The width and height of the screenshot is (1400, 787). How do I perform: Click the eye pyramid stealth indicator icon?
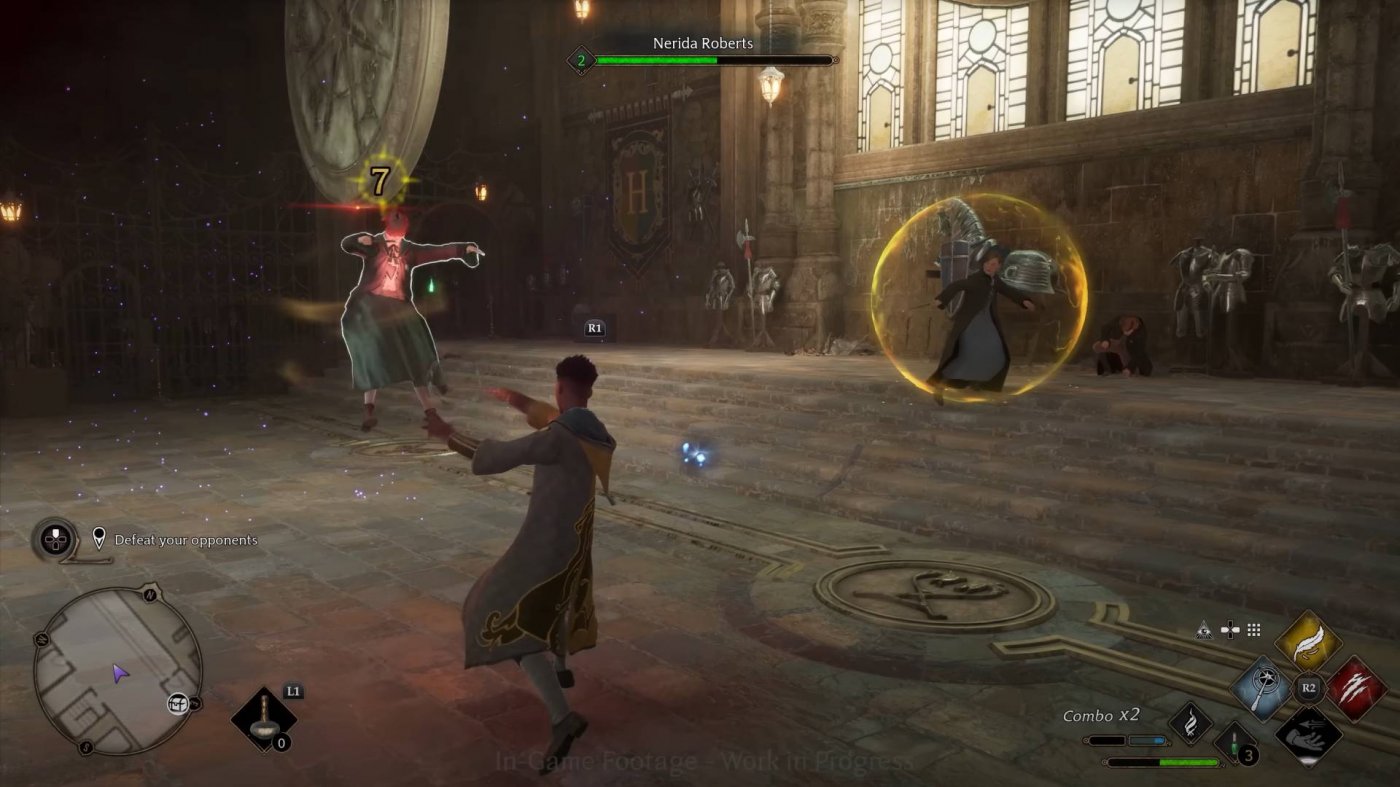(x=1204, y=631)
